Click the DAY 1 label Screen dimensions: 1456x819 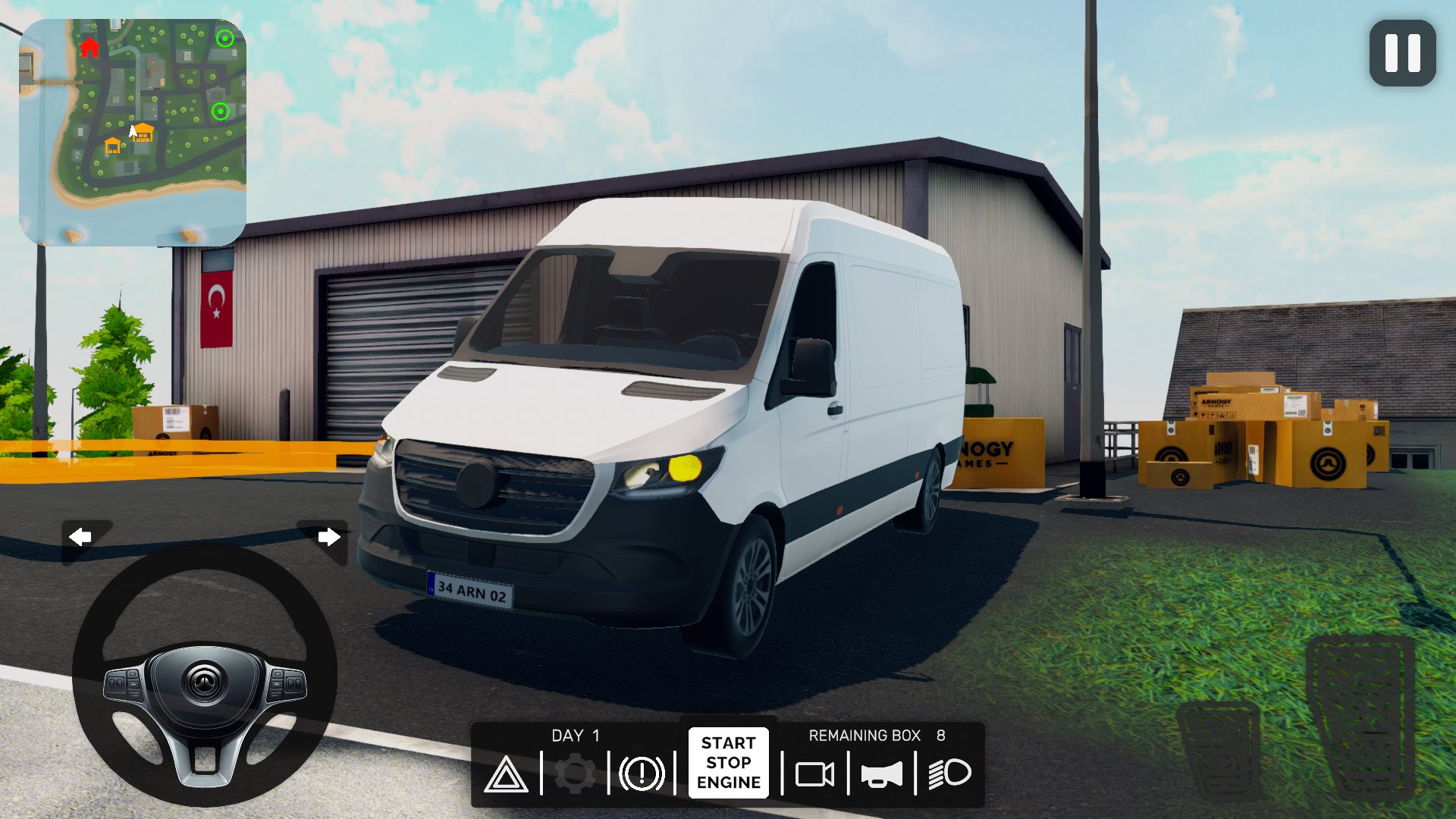[575, 735]
